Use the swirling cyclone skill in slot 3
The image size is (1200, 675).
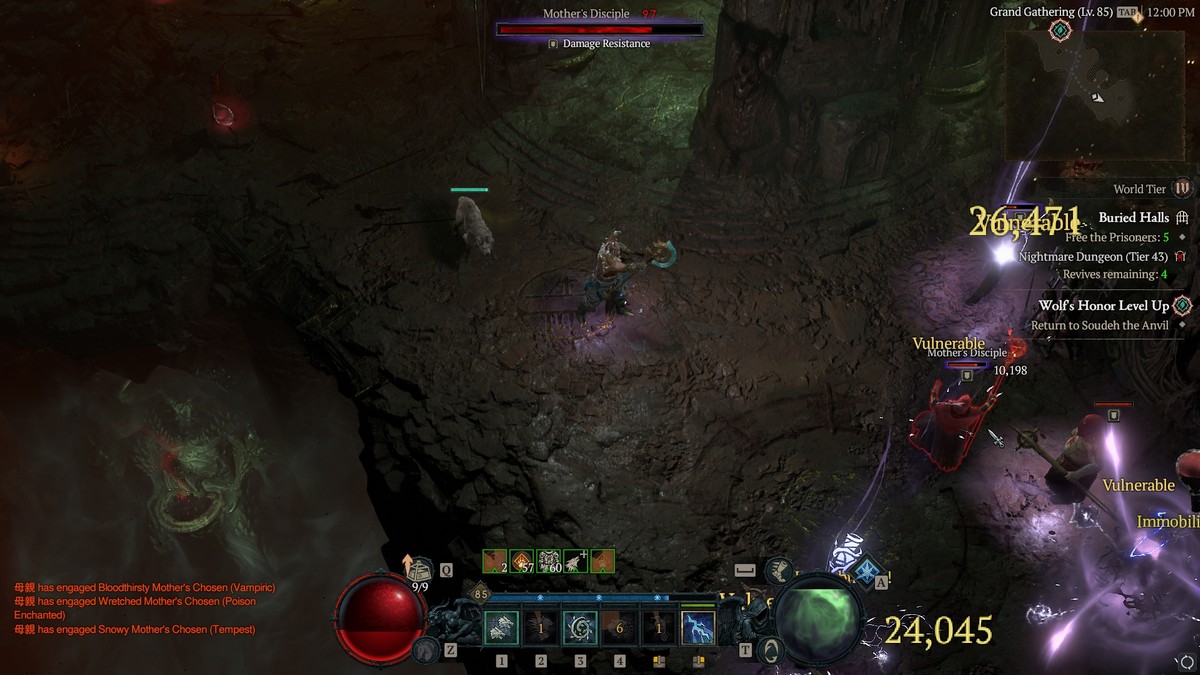pos(580,628)
